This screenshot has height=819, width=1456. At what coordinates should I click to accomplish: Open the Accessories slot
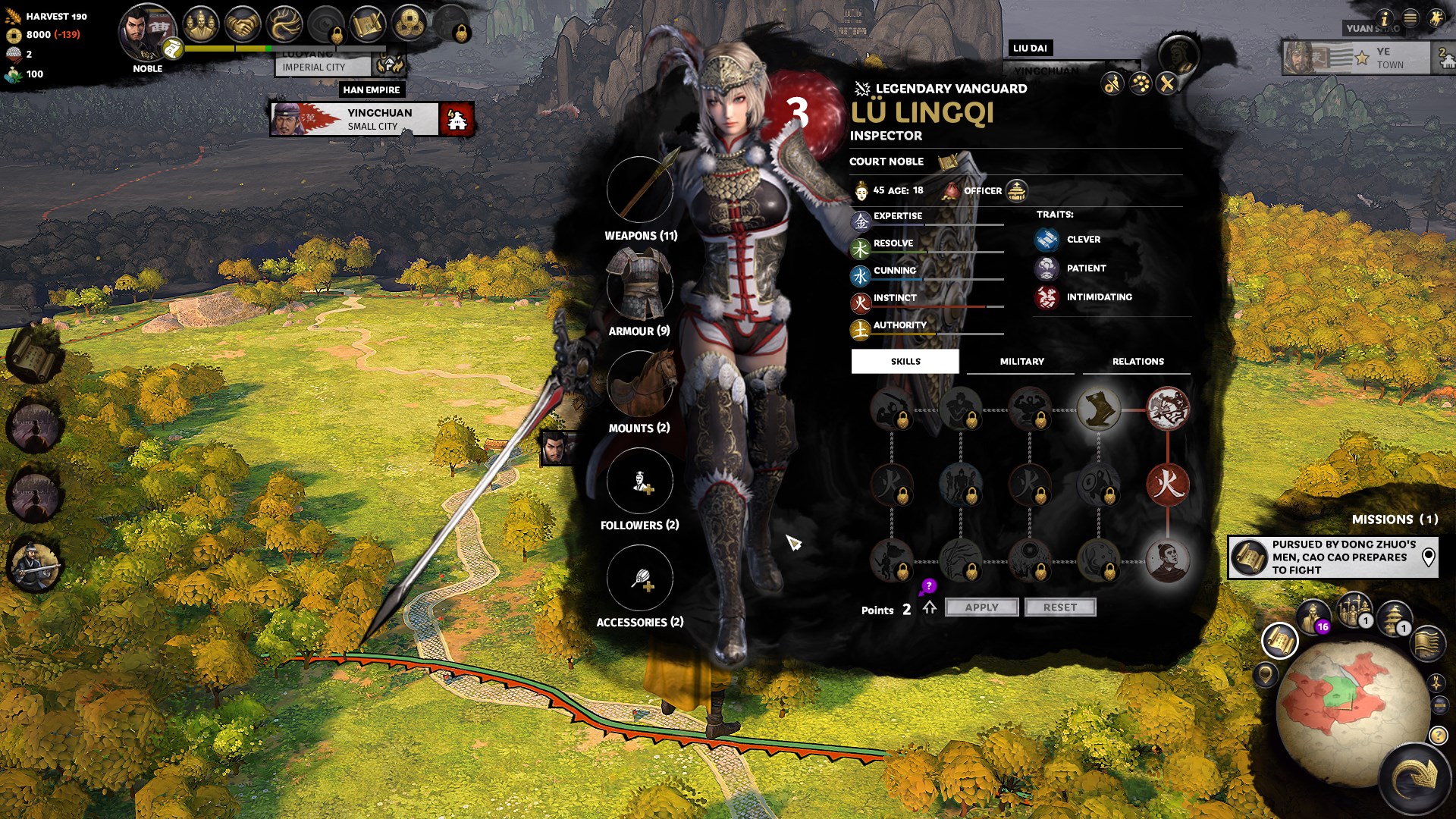click(x=639, y=578)
